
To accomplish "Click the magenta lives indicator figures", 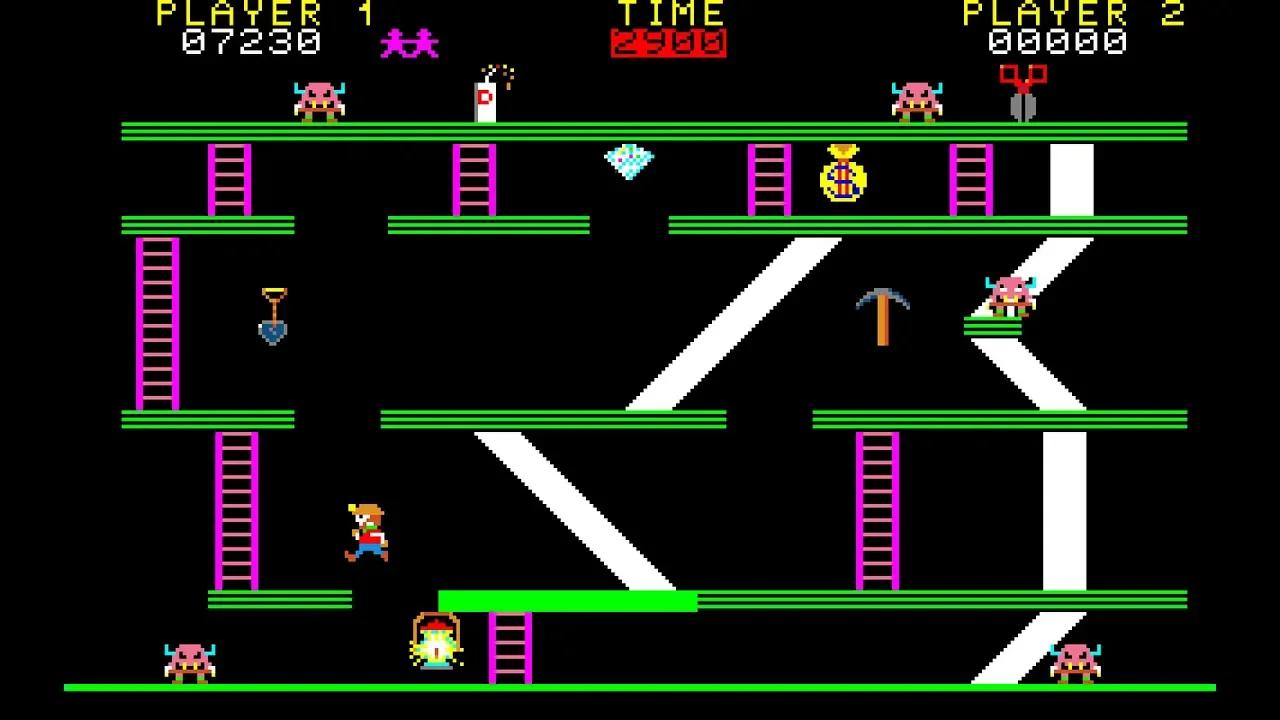I will [409, 42].
